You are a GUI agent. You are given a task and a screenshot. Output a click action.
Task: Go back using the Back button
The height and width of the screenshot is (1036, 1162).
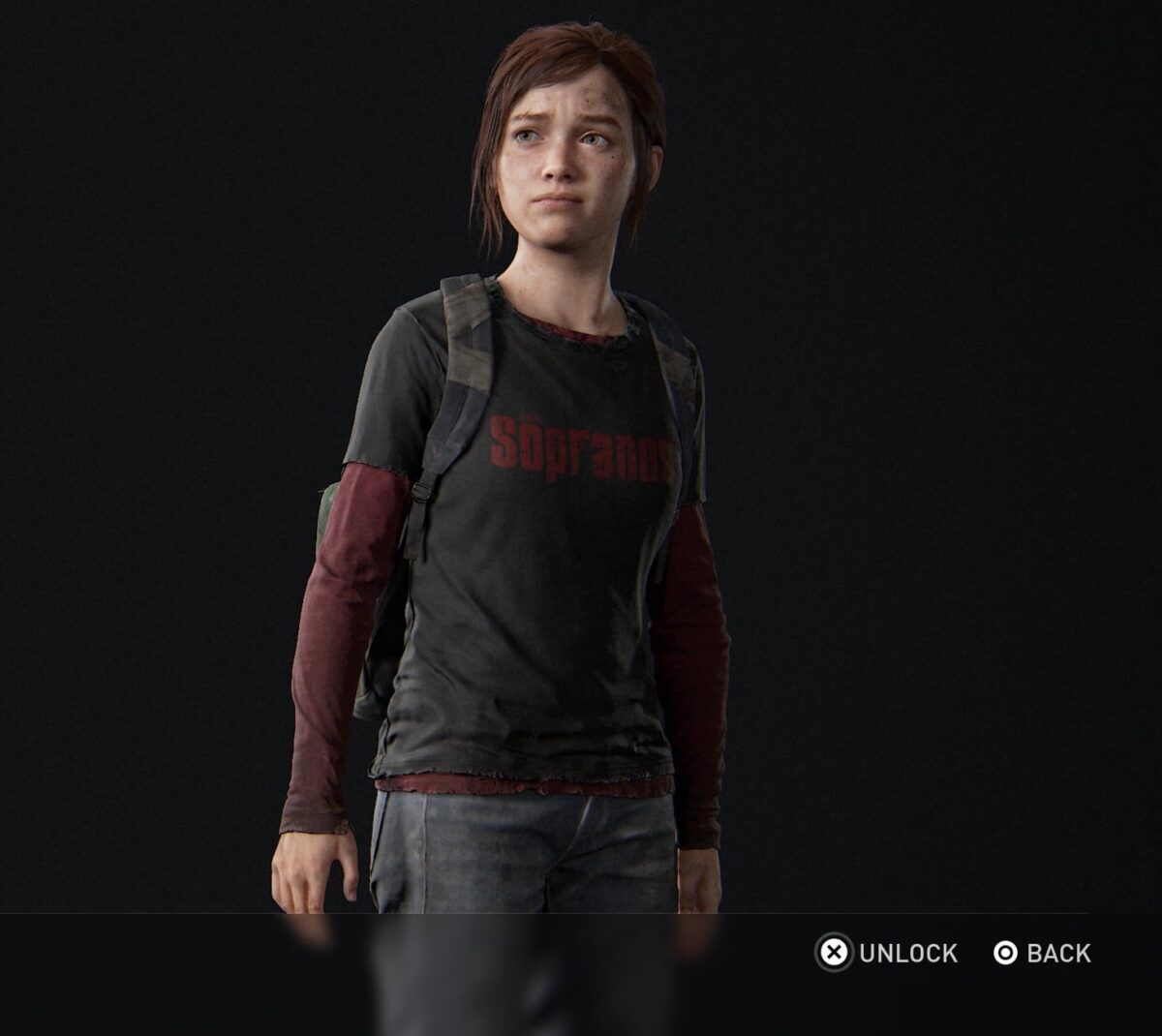(1042, 954)
